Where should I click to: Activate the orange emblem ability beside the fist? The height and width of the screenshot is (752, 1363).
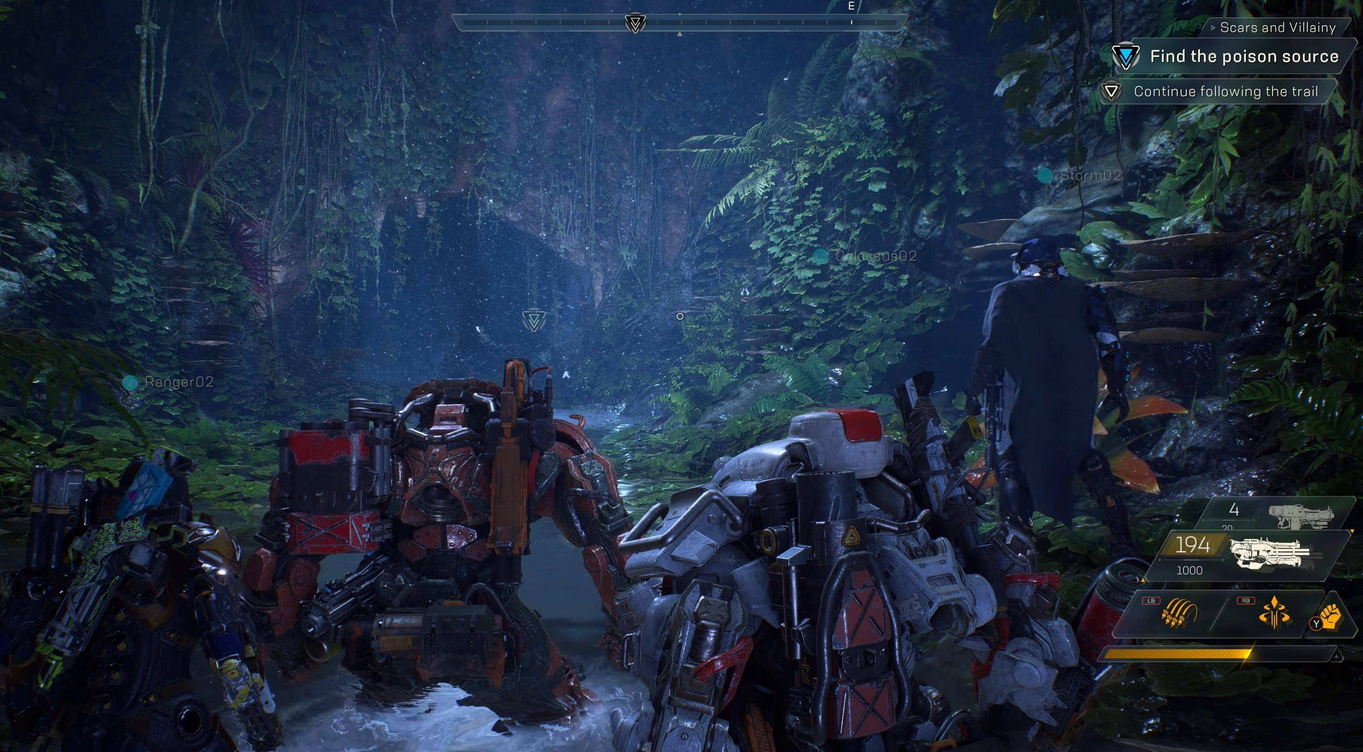click(x=1273, y=614)
